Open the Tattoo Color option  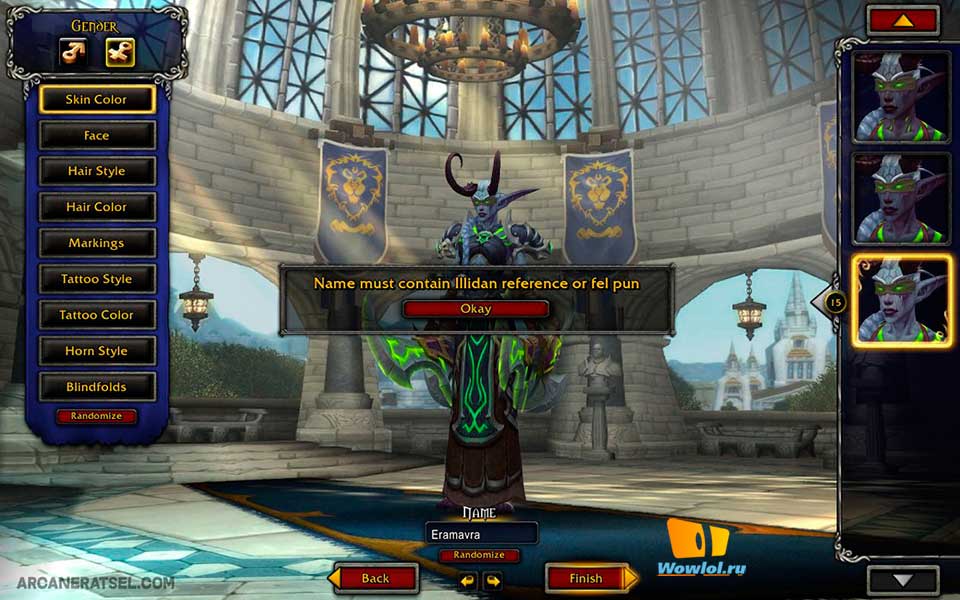point(97,315)
